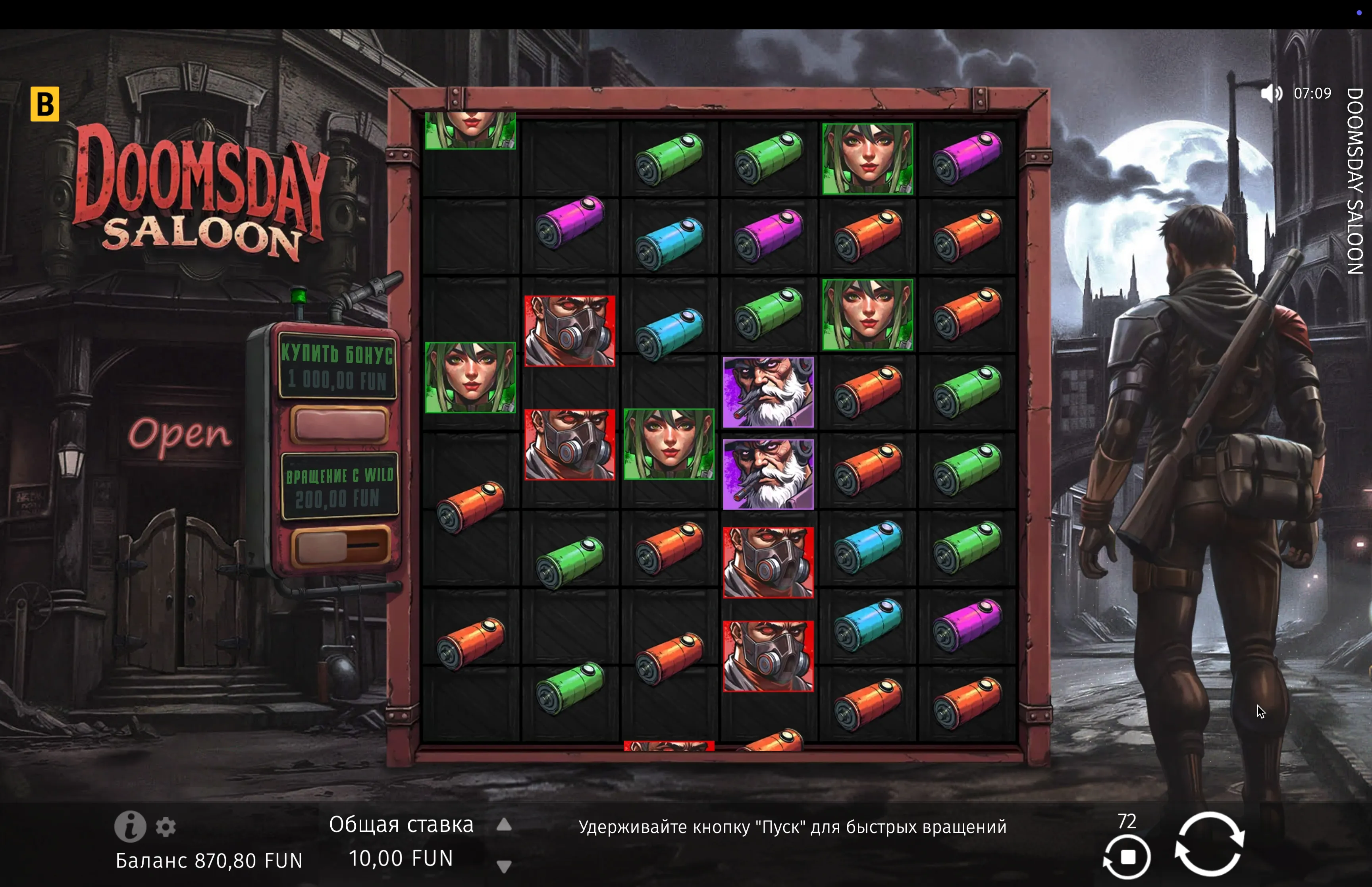Open the game info panel
Viewport: 1372px width, 887px height.
click(x=130, y=827)
